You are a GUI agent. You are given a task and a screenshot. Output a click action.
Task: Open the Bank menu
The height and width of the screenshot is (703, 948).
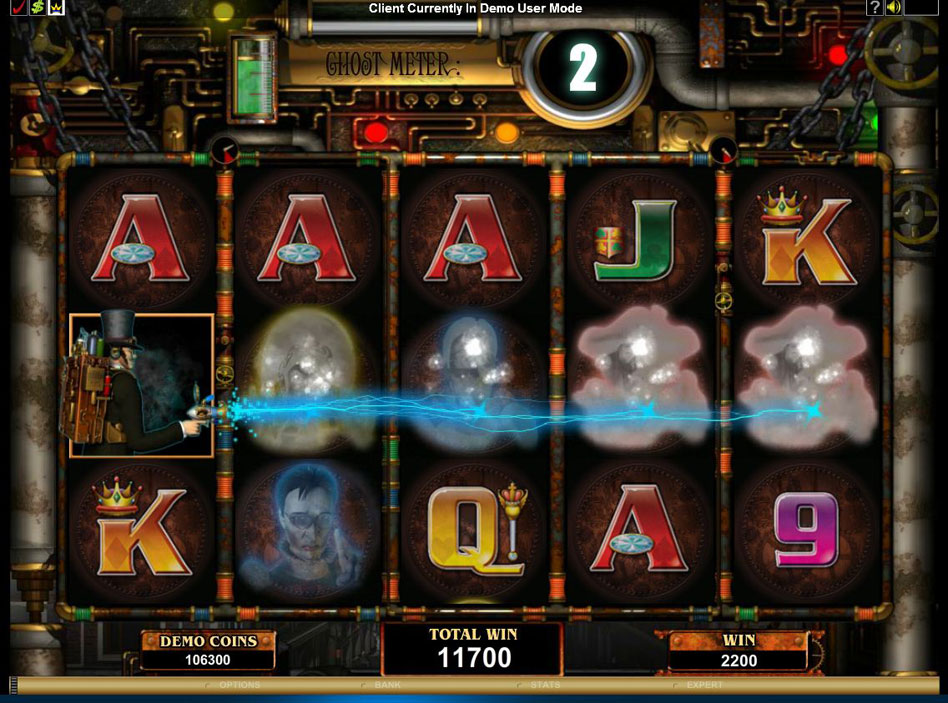(387, 685)
